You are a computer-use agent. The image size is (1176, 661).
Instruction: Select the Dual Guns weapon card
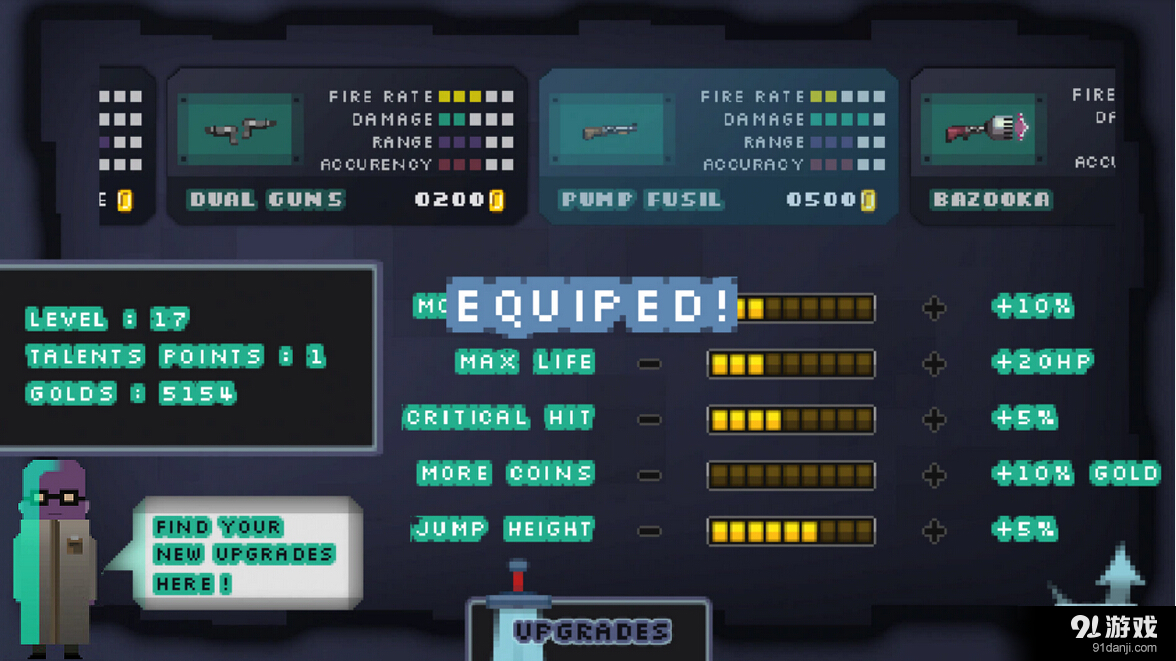point(345,146)
